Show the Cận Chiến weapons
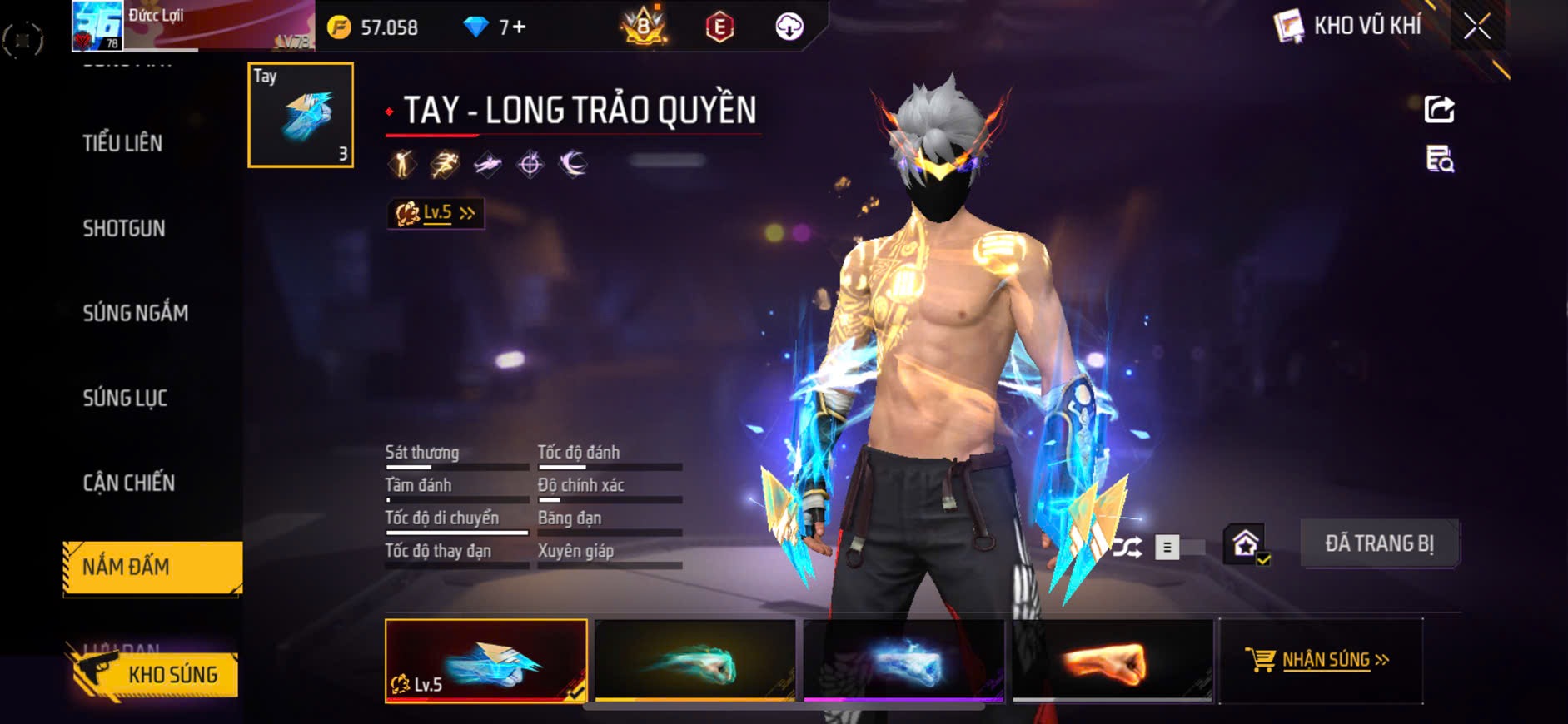The image size is (1568, 724). [129, 483]
